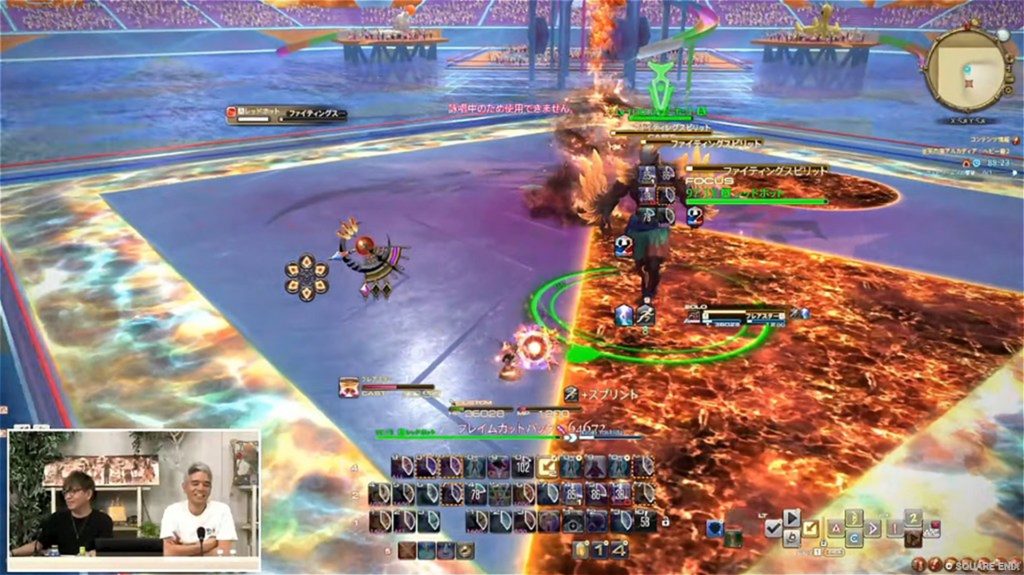Select the hotbar skill showing 38 cooldown
The image size is (1024, 575).
coord(620,494)
